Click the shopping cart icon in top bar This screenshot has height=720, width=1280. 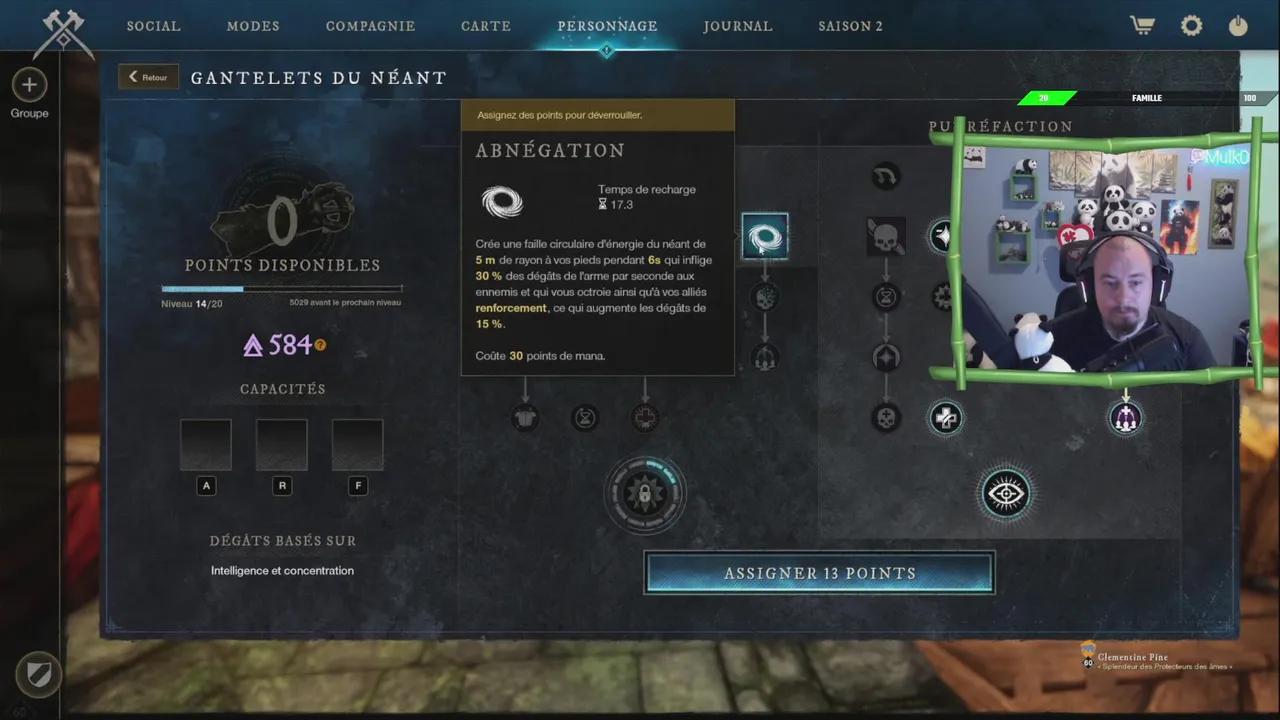1141,25
